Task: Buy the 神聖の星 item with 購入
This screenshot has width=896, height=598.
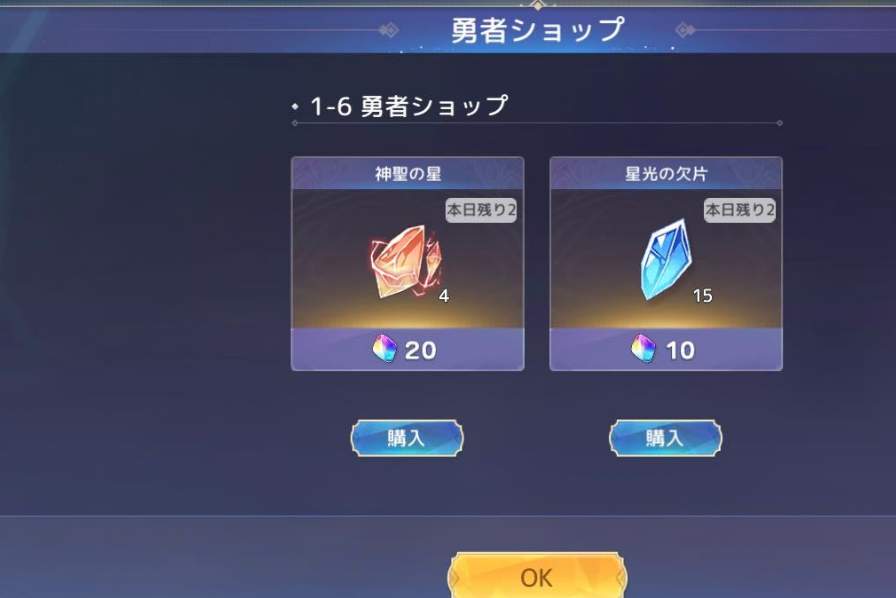Action: click(406, 438)
